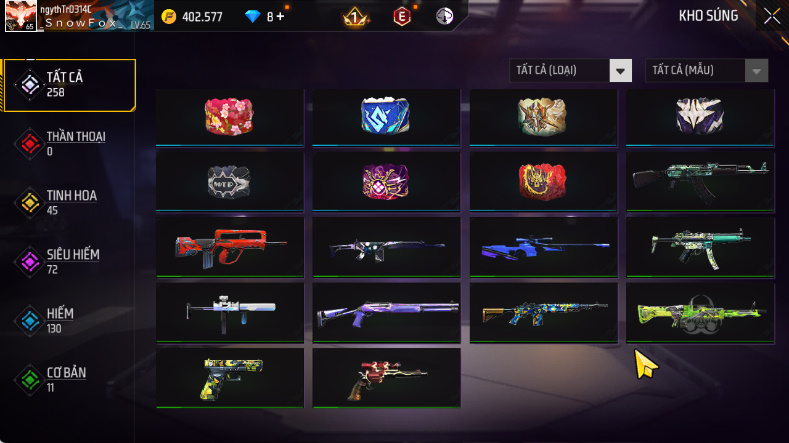The width and height of the screenshot is (789, 443).
Task: Pick the yellow graffiti pistol skin
Action: click(x=230, y=376)
